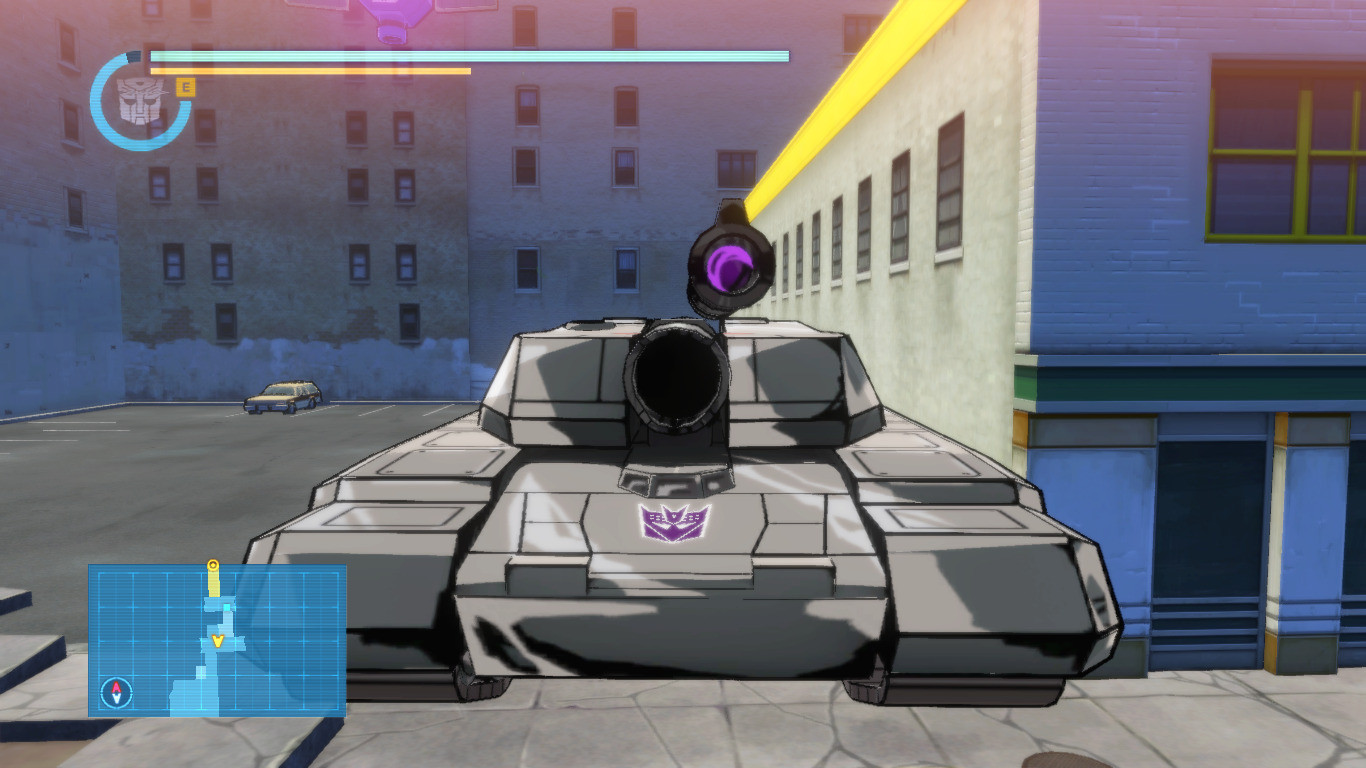Click the yellow objective marker on the minimap
Viewport: 1366px width, 768px height.
coord(213,565)
